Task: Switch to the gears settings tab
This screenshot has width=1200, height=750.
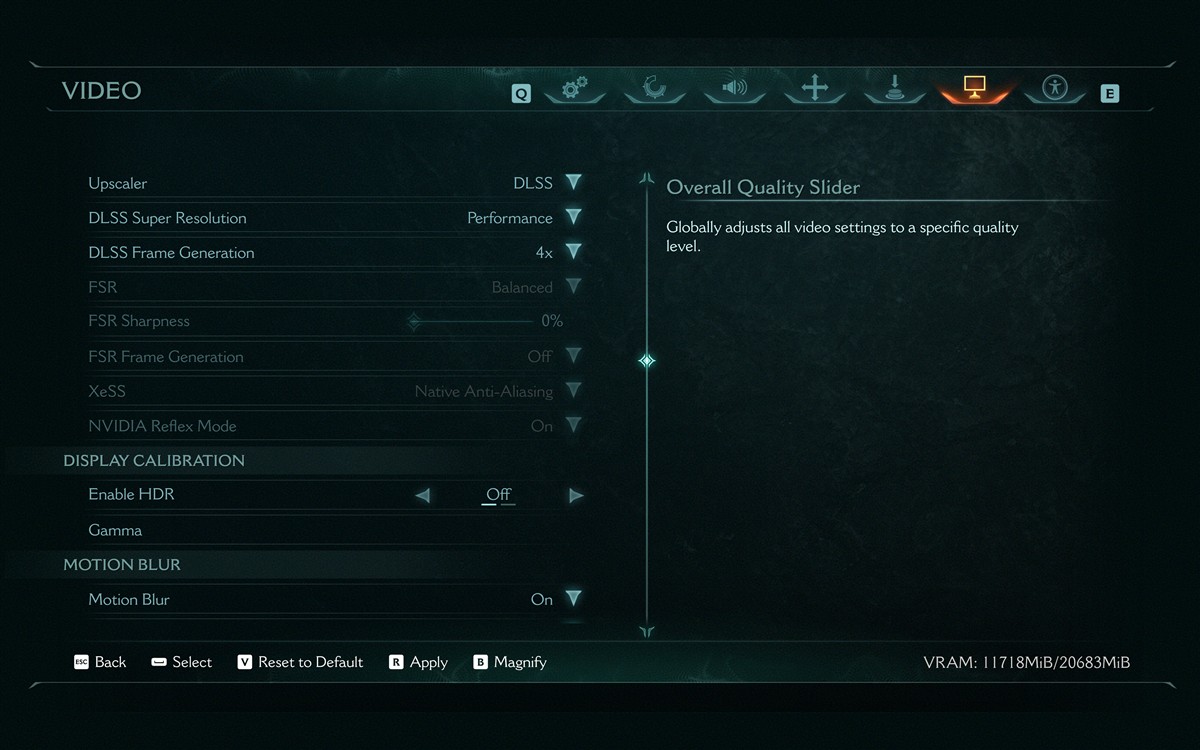Action: point(575,89)
